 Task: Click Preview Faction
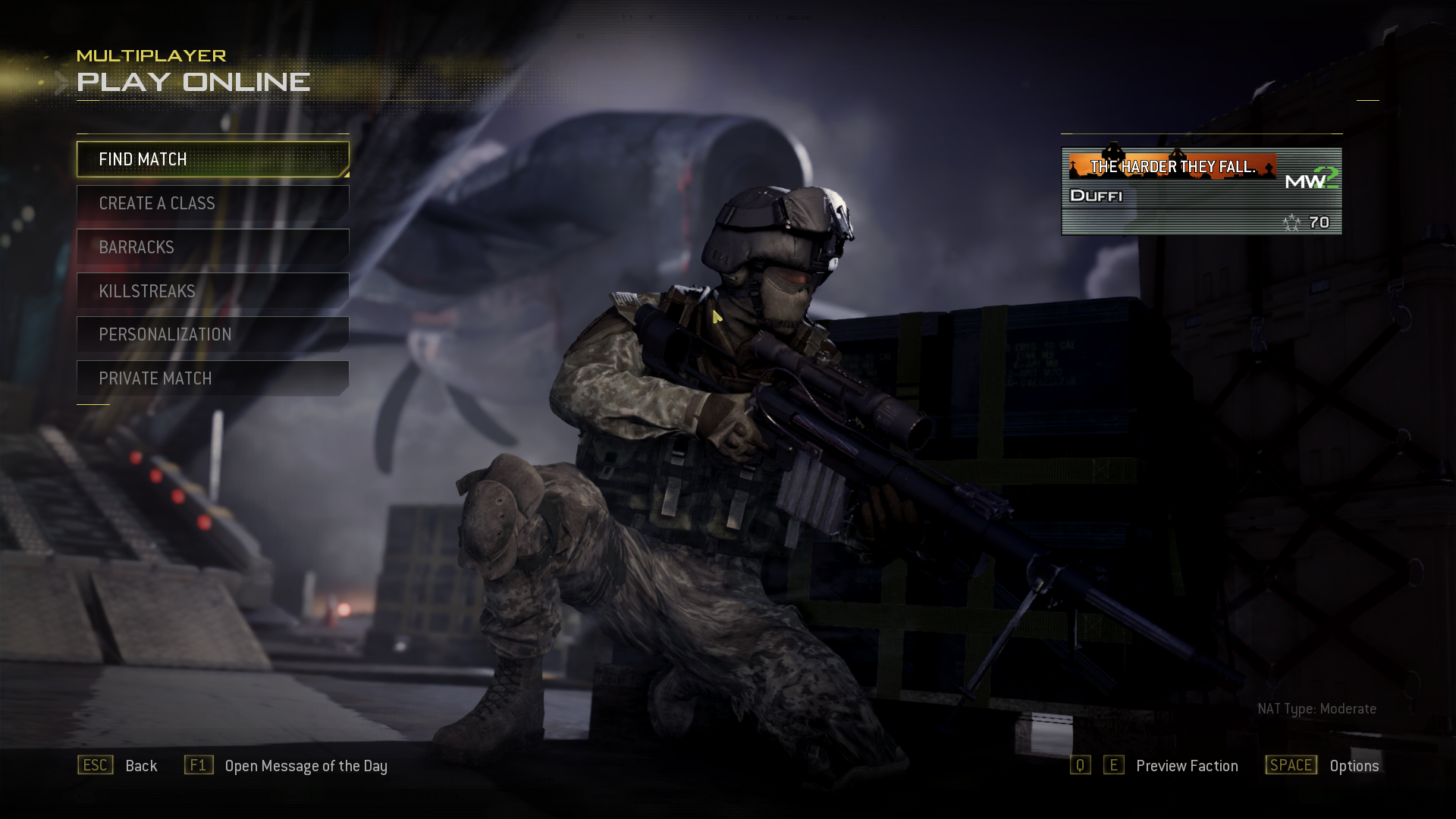tap(1187, 766)
